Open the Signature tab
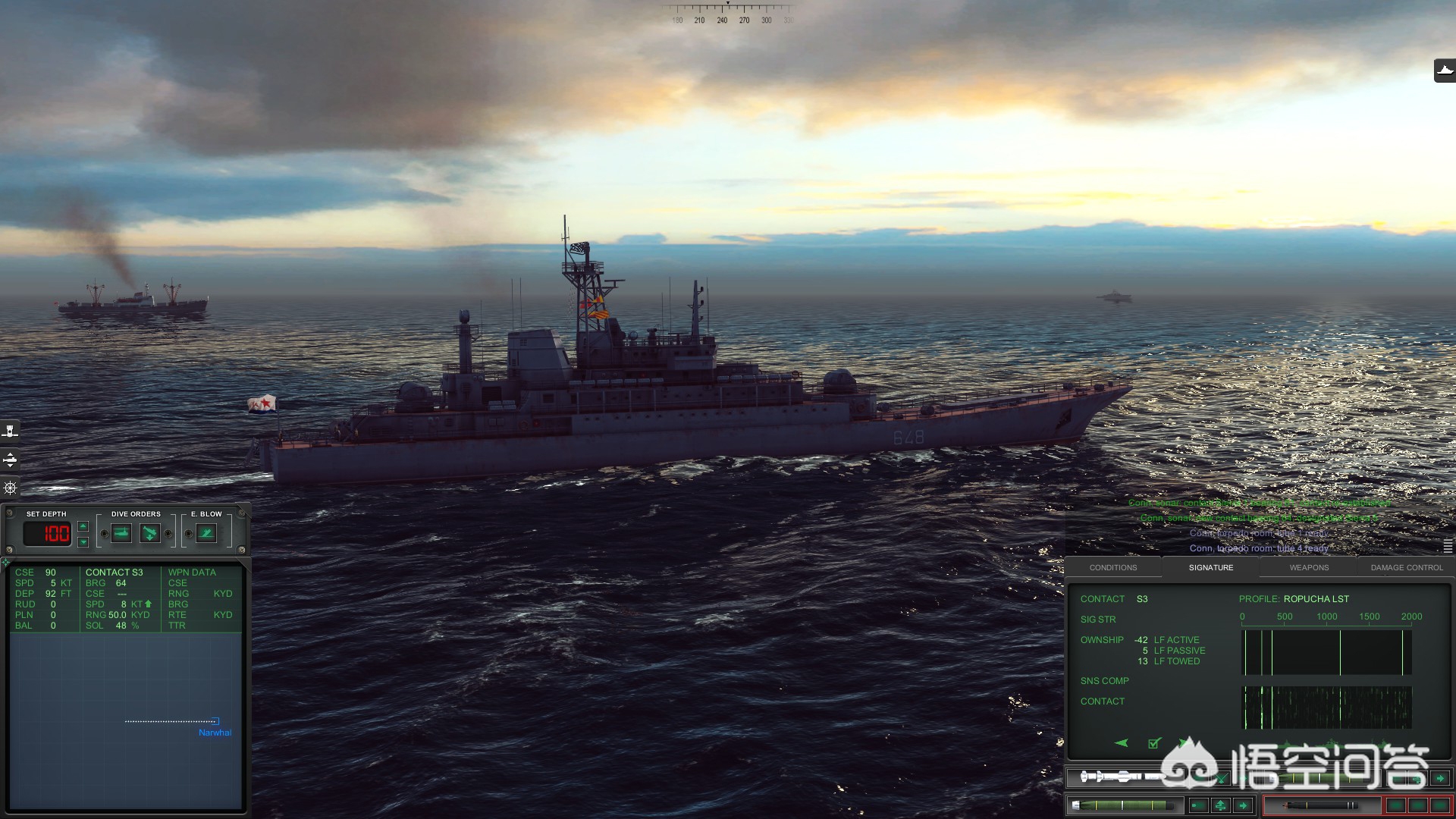Image resolution: width=1456 pixels, height=819 pixels. (1210, 567)
